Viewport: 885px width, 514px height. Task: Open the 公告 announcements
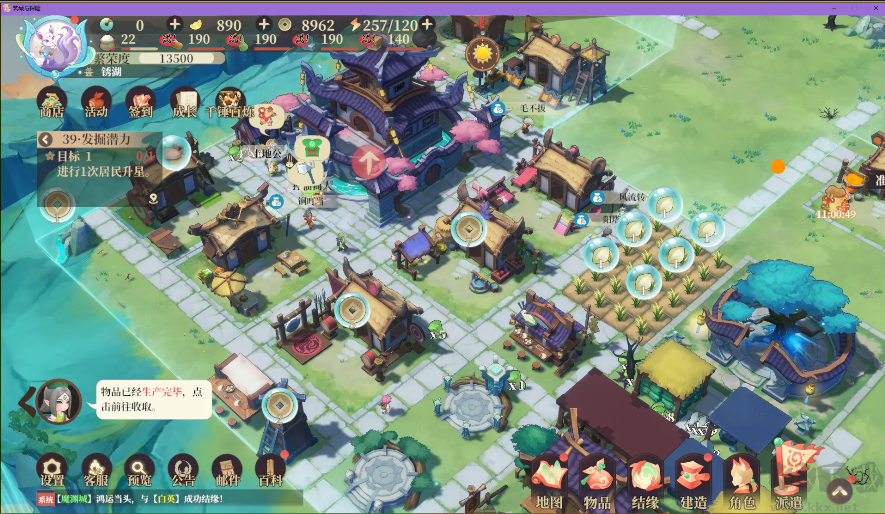(x=183, y=469)
